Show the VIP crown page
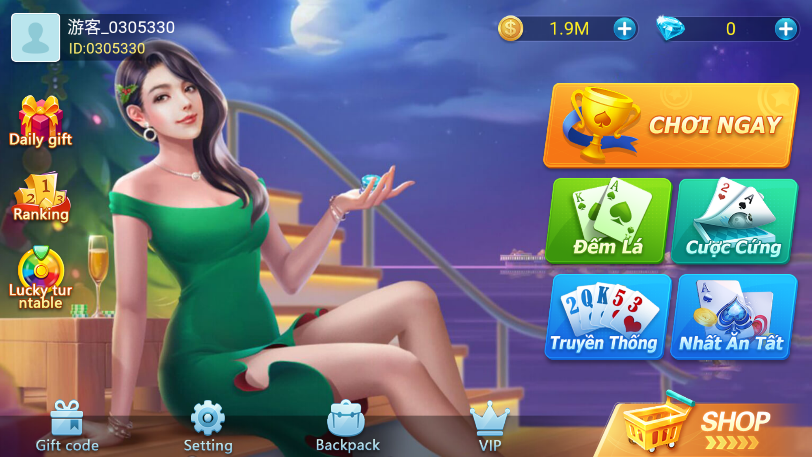Viewport: 812px width, 457px height. [490, 426]
